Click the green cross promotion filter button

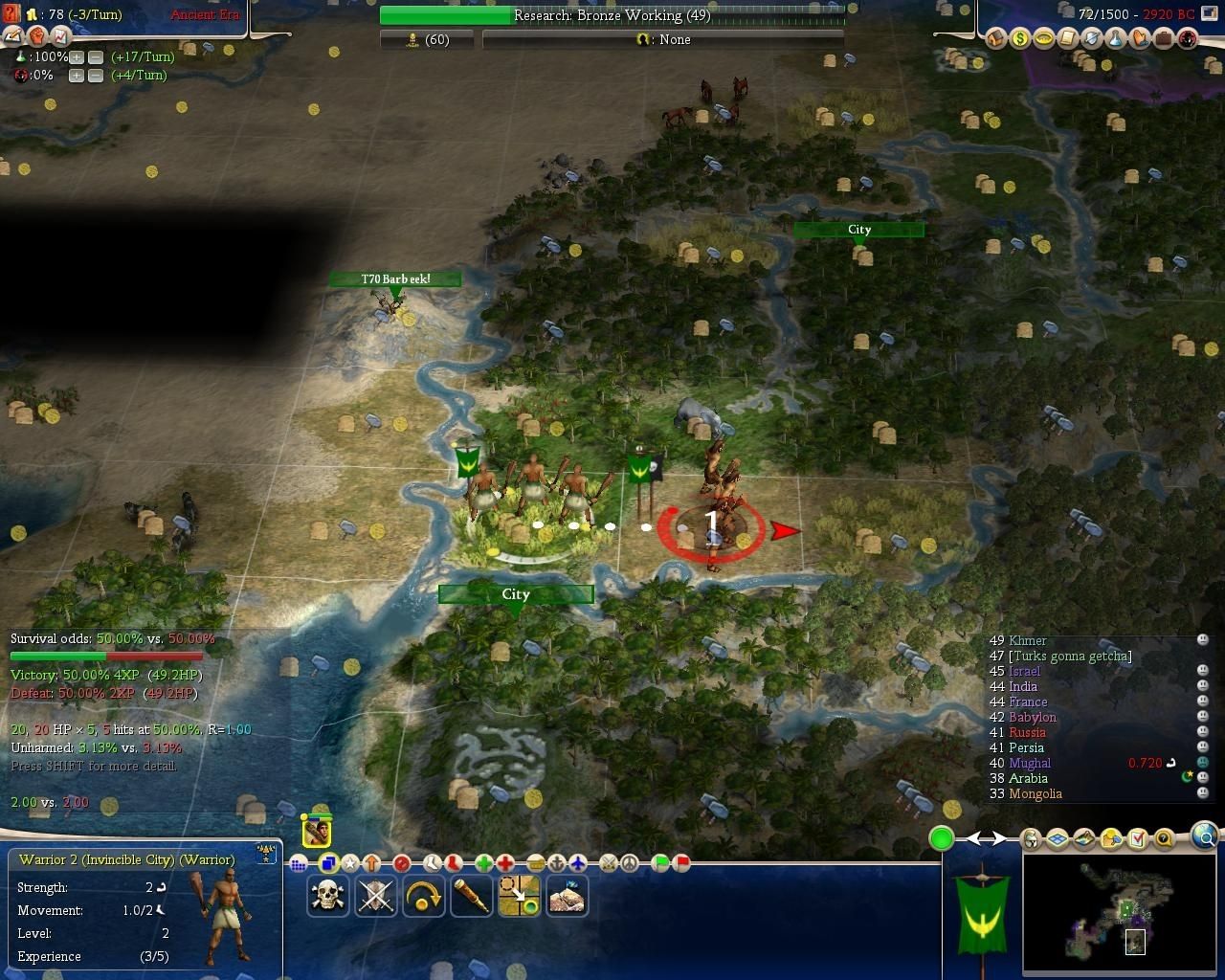click(x=484, y=863)
